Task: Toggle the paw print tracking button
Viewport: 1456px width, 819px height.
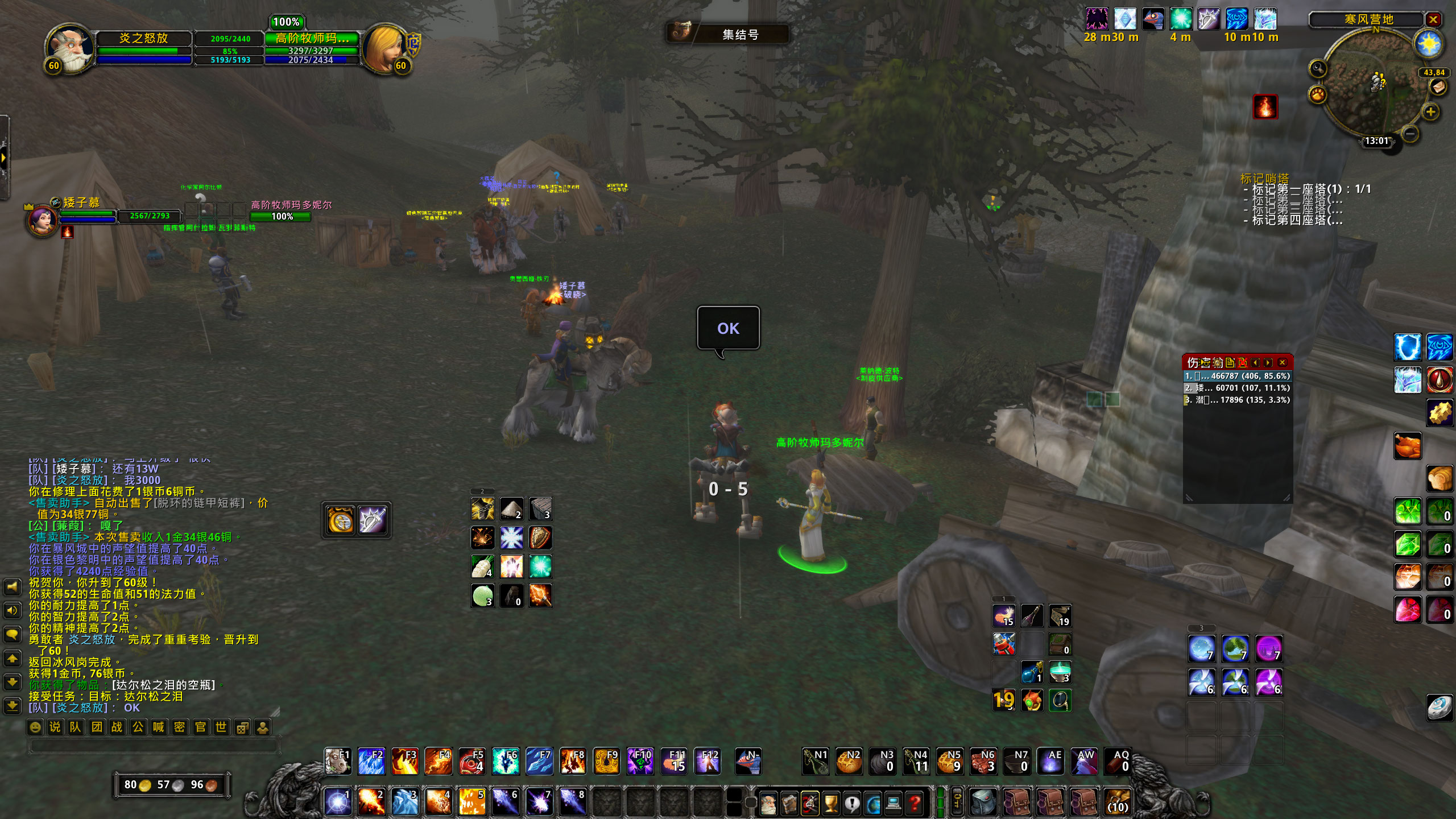Action: (1317, 94)
